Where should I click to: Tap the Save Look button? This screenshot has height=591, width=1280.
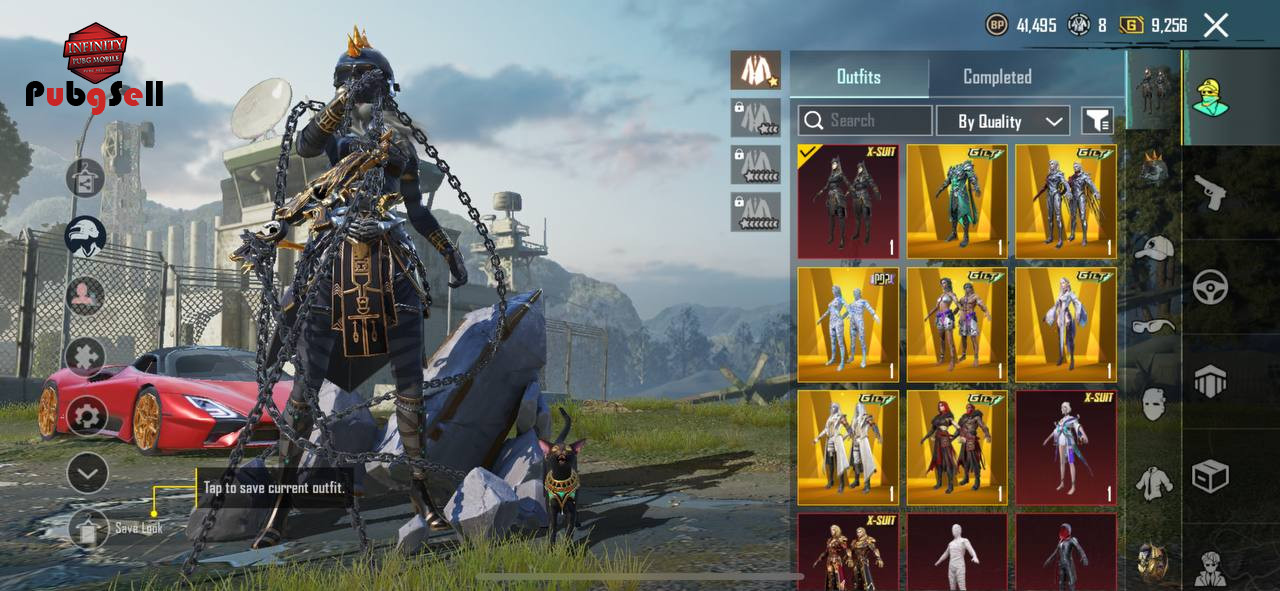[x=88, y=528]
